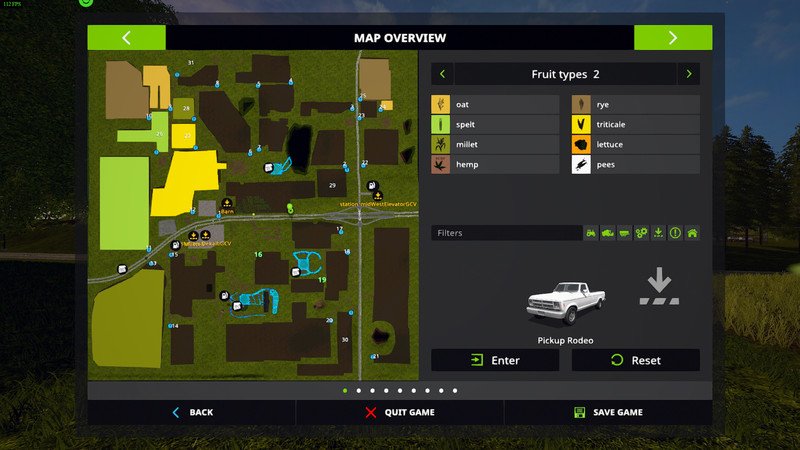Screen dimensions: 800x450
Task: Toggle the exclamation mark filter
Action: click(x=675, y=233)
